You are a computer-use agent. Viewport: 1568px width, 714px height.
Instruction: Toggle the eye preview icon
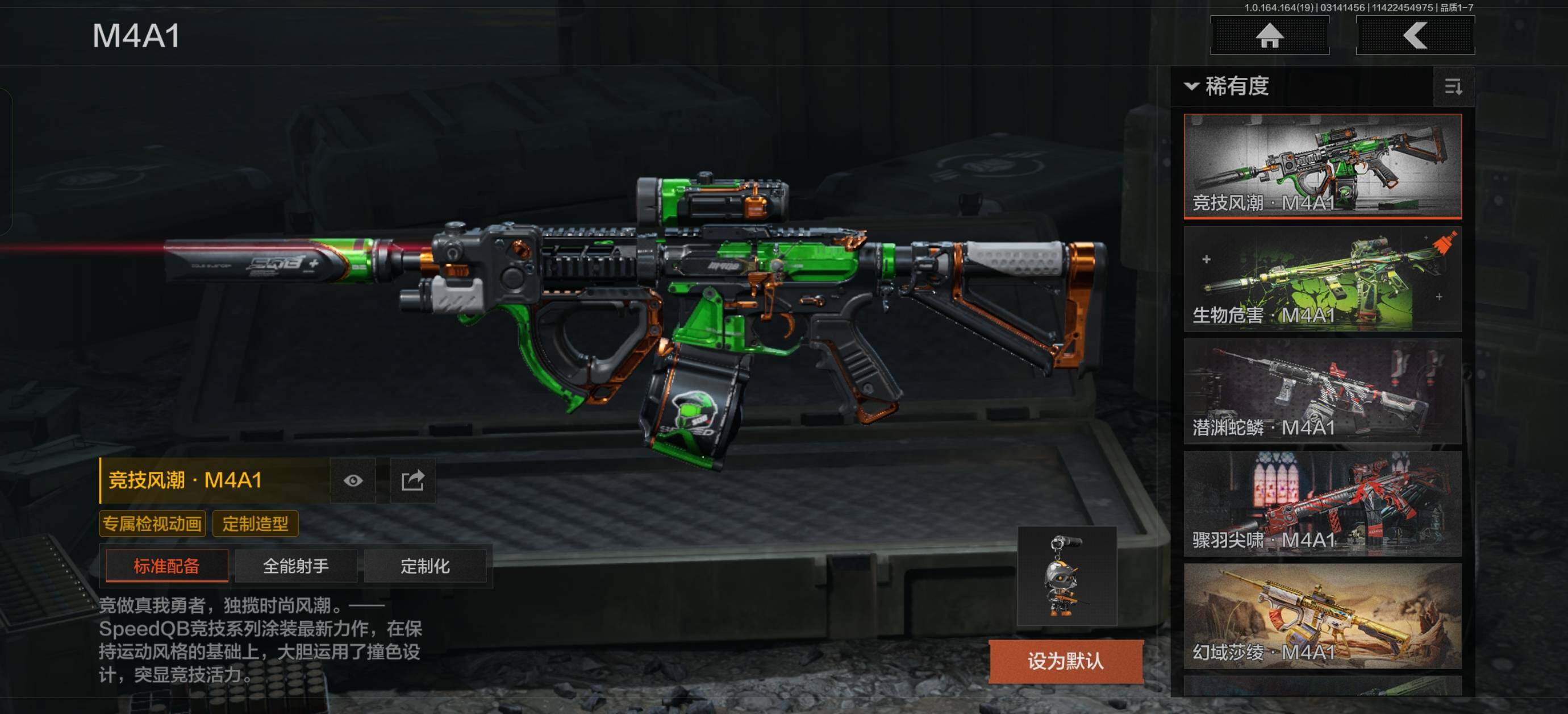353,481
